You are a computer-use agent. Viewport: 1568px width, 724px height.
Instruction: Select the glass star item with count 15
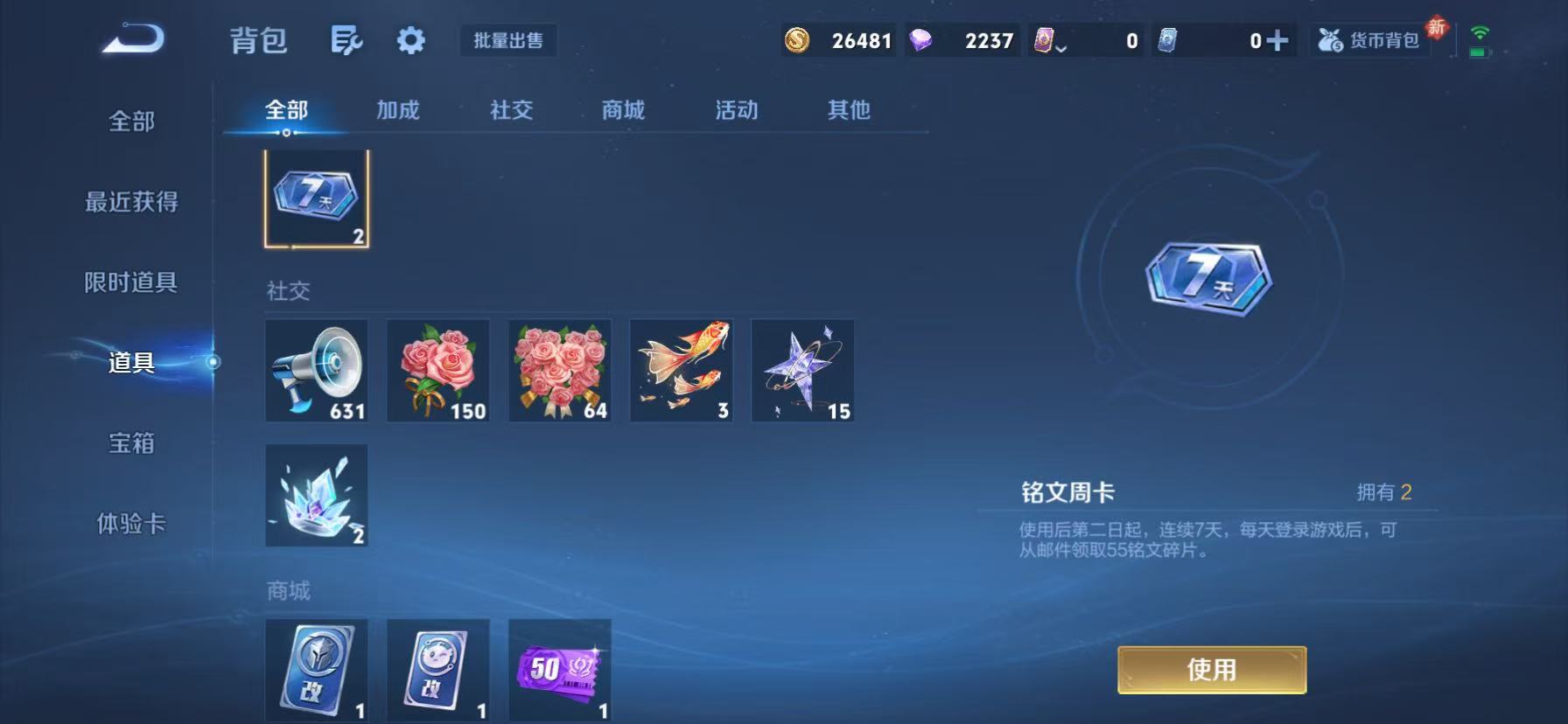(x=802, y=370)
